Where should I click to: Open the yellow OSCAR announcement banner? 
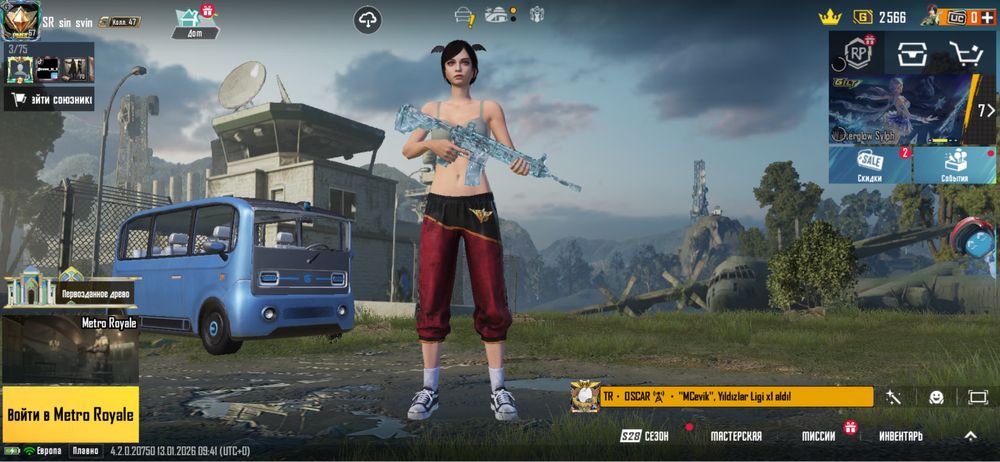721,397
